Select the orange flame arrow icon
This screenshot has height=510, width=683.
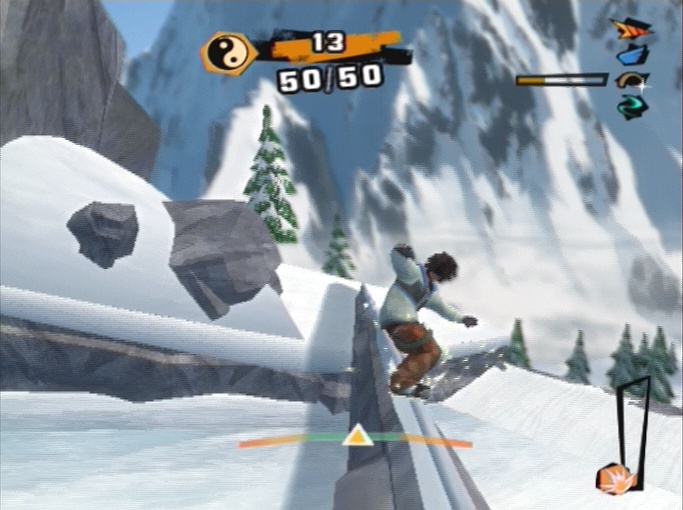(631, 30)
